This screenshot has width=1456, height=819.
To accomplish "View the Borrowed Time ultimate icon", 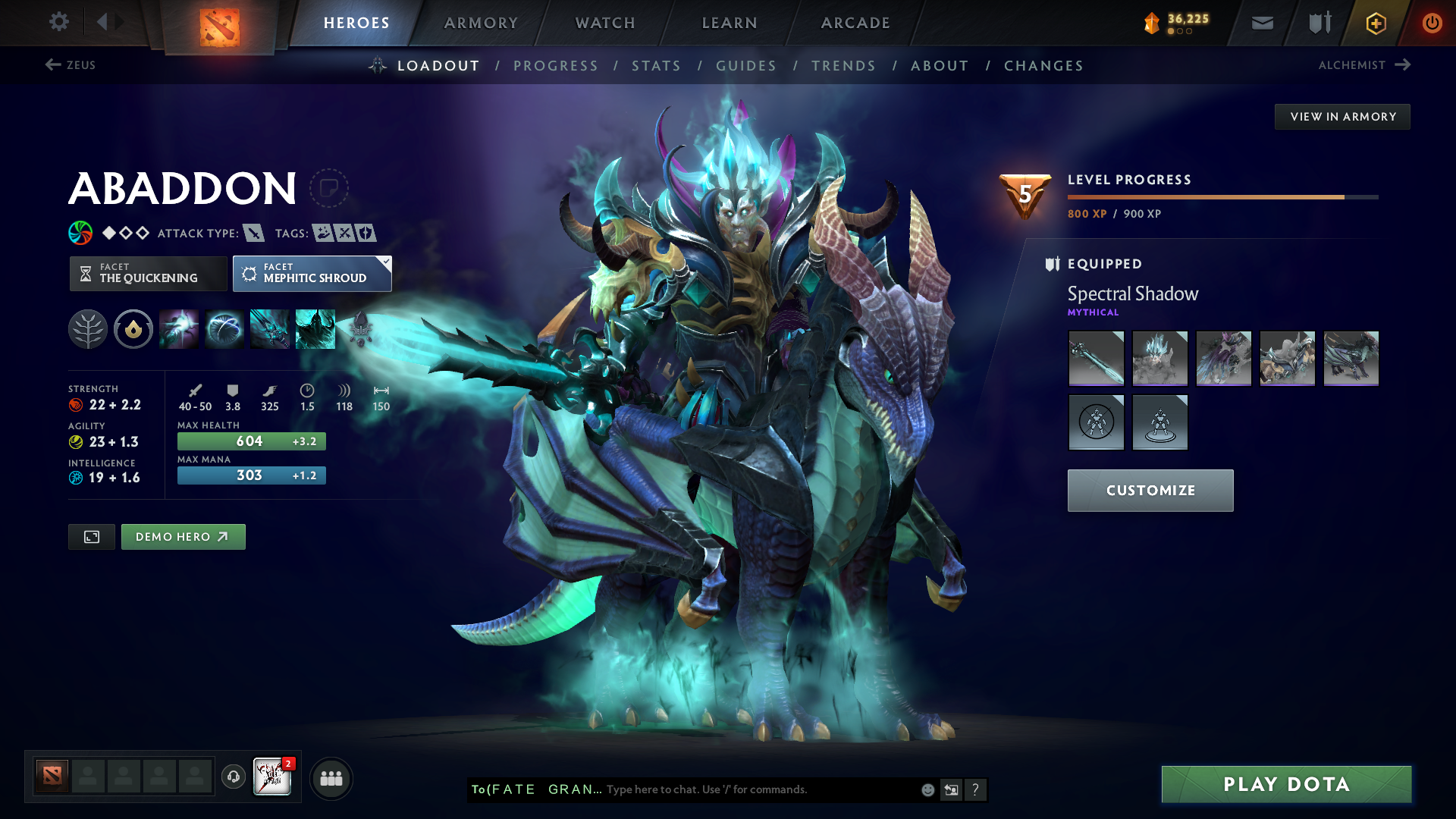I will tap(315, 329).
